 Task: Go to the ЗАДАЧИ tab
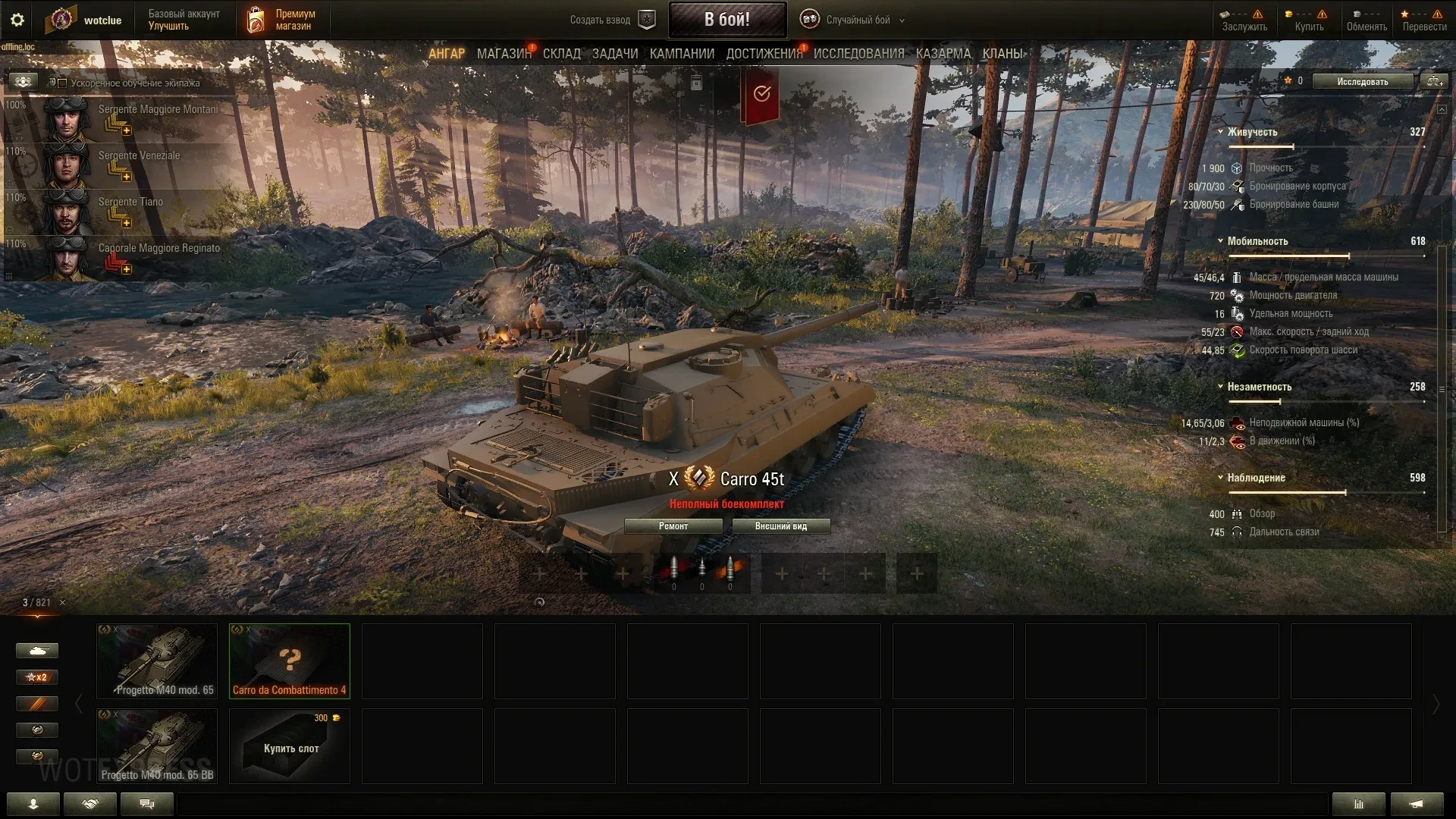614,54
